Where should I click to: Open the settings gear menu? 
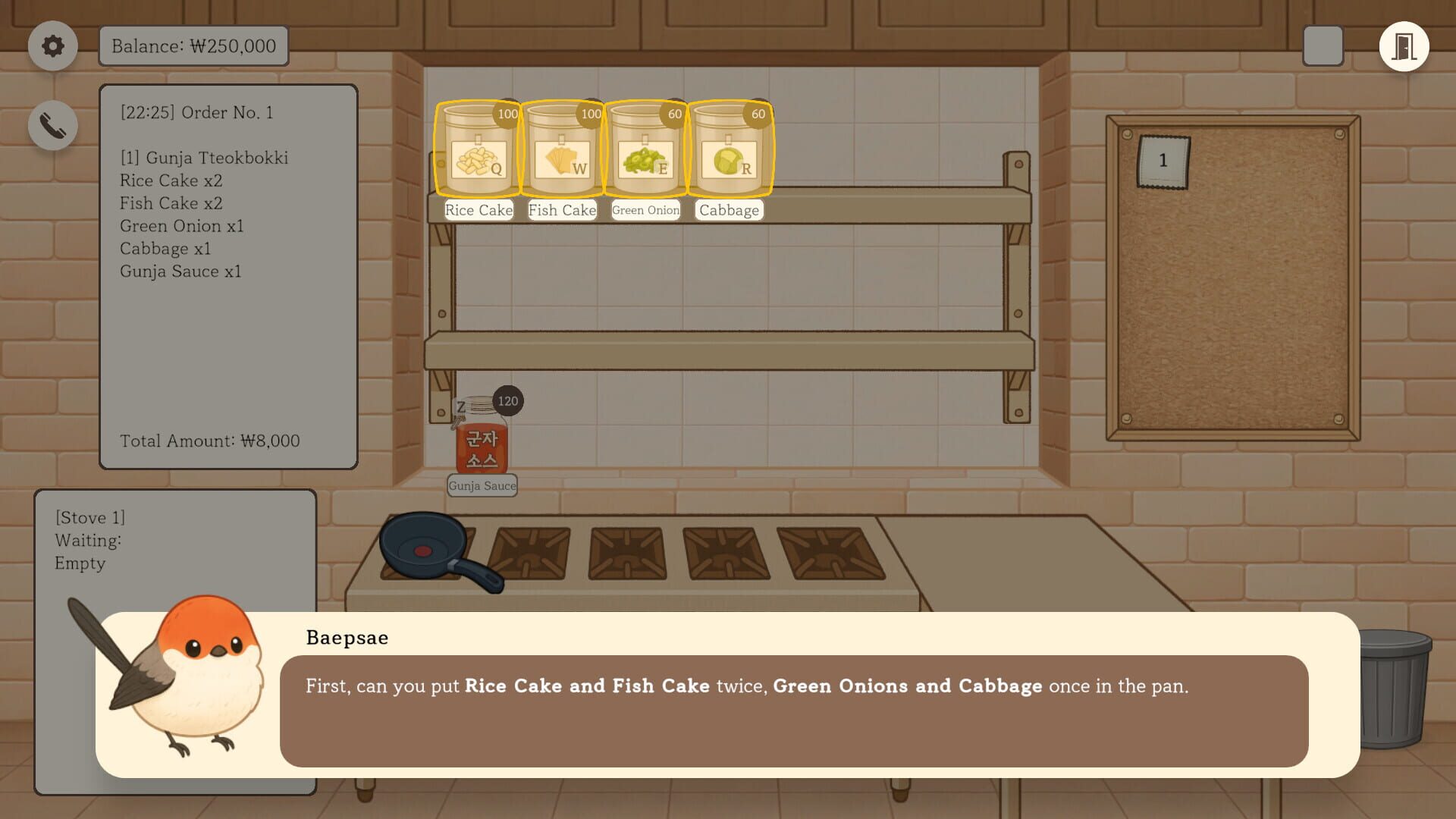coord(52,46)
